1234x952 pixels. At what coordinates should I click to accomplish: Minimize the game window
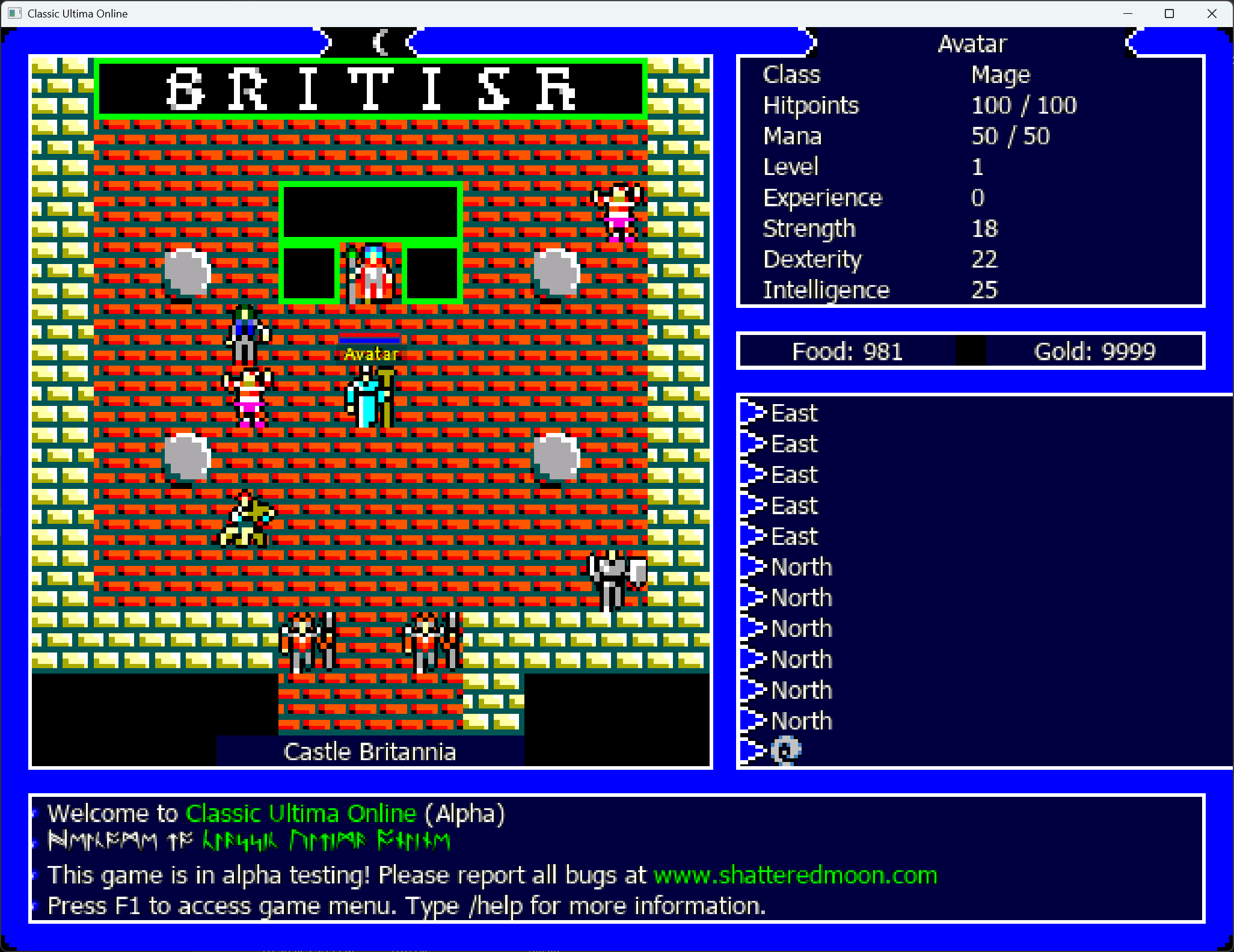tap(1128, 13)
